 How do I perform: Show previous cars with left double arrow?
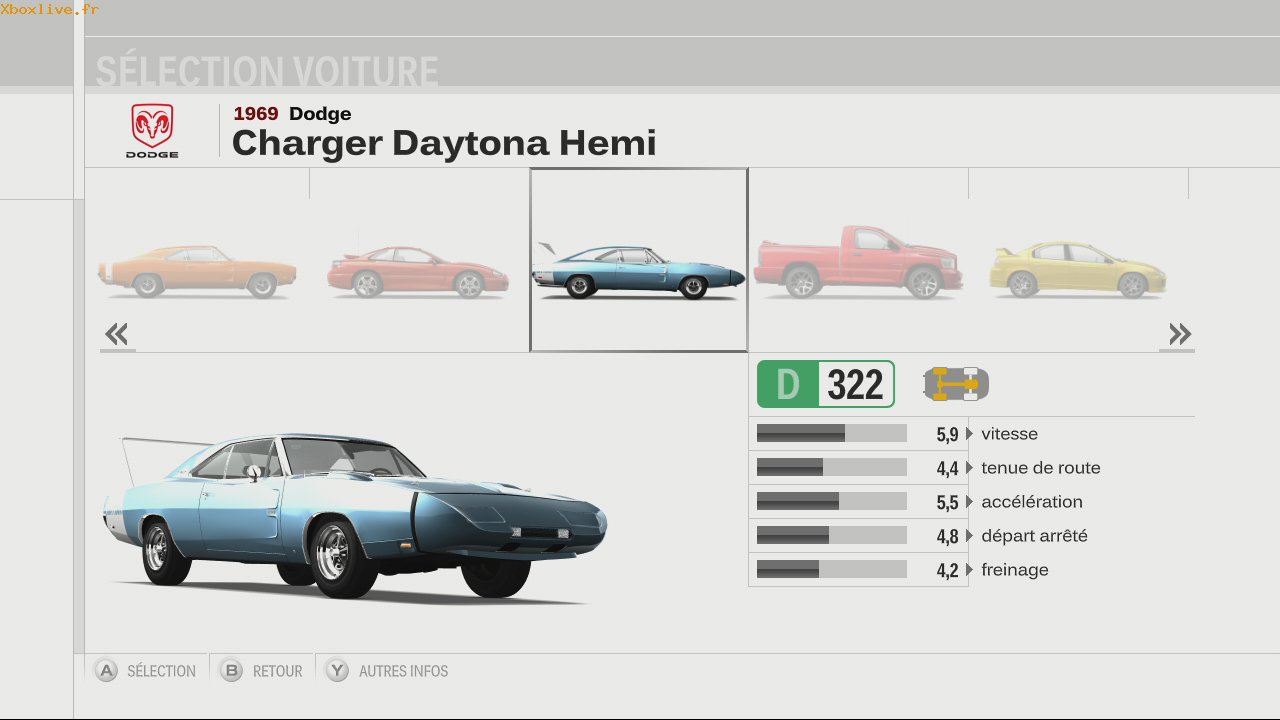coord(117,334)
